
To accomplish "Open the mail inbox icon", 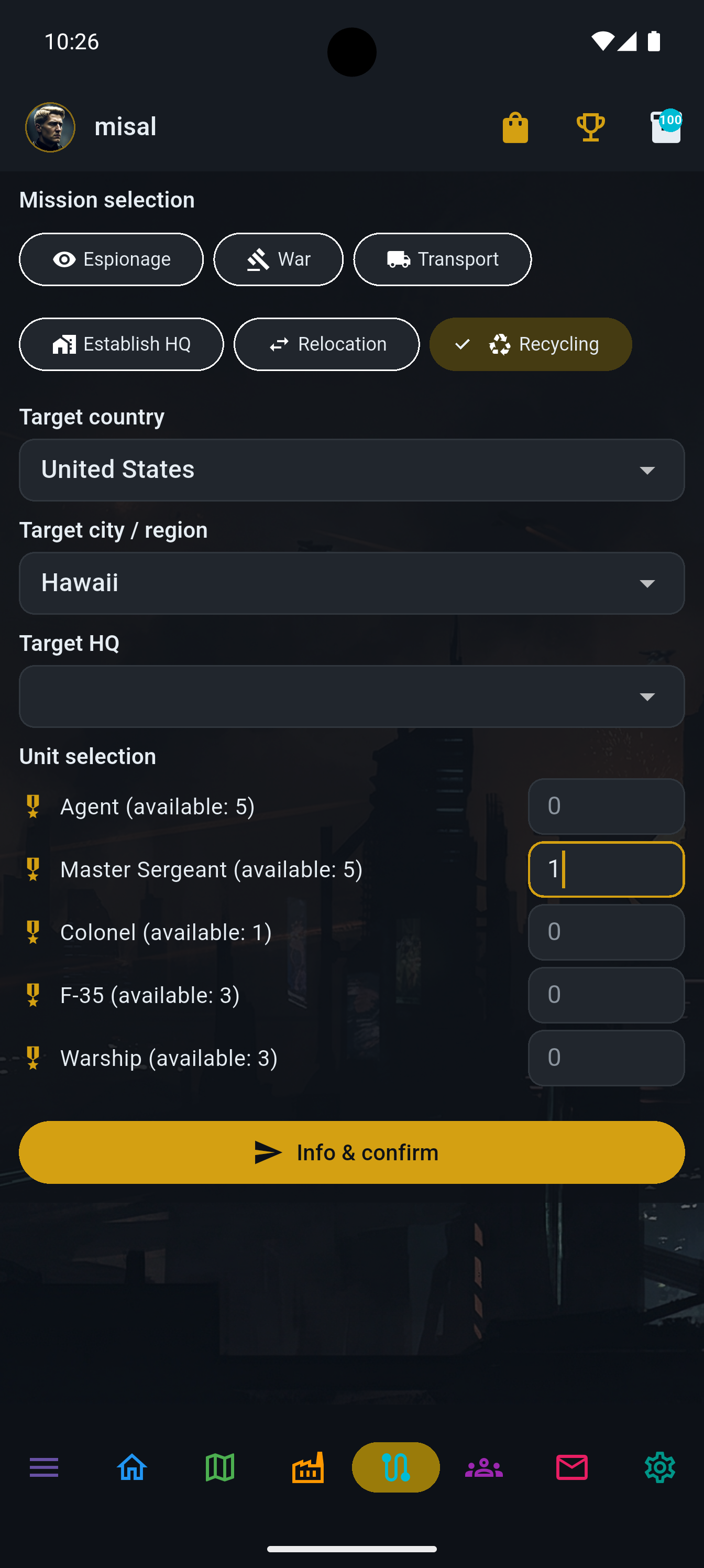I will tap(571, 1467).
